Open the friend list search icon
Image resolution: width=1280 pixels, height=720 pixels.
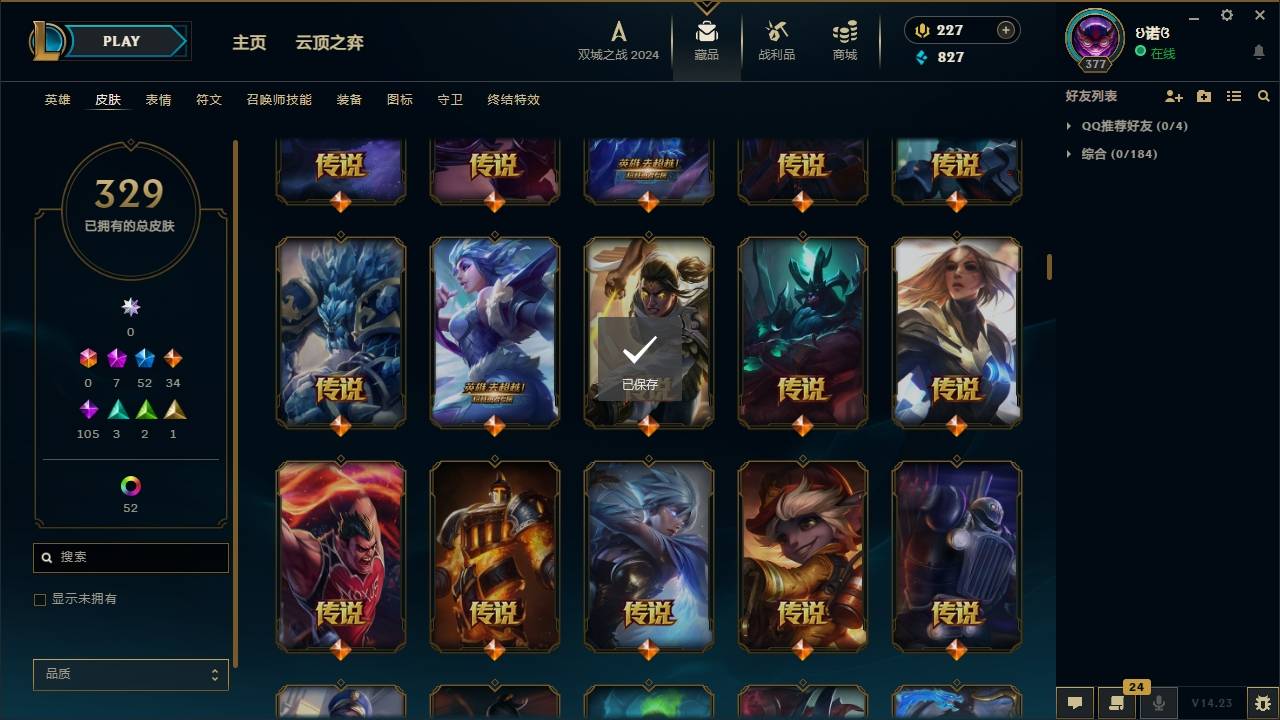click(1264, 96)
